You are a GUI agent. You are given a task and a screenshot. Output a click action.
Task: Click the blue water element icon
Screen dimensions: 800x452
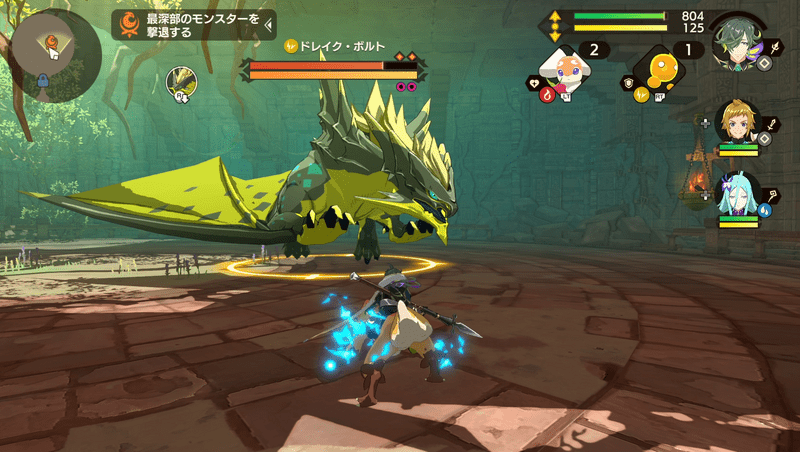coord(764,211)
